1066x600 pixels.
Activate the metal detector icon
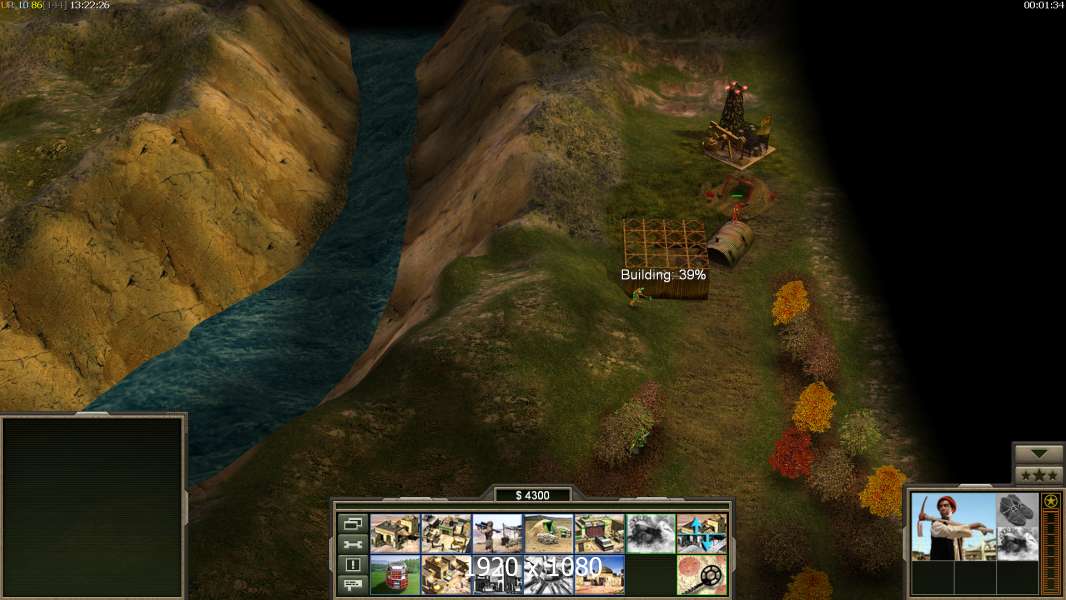[x=701, y=575]
